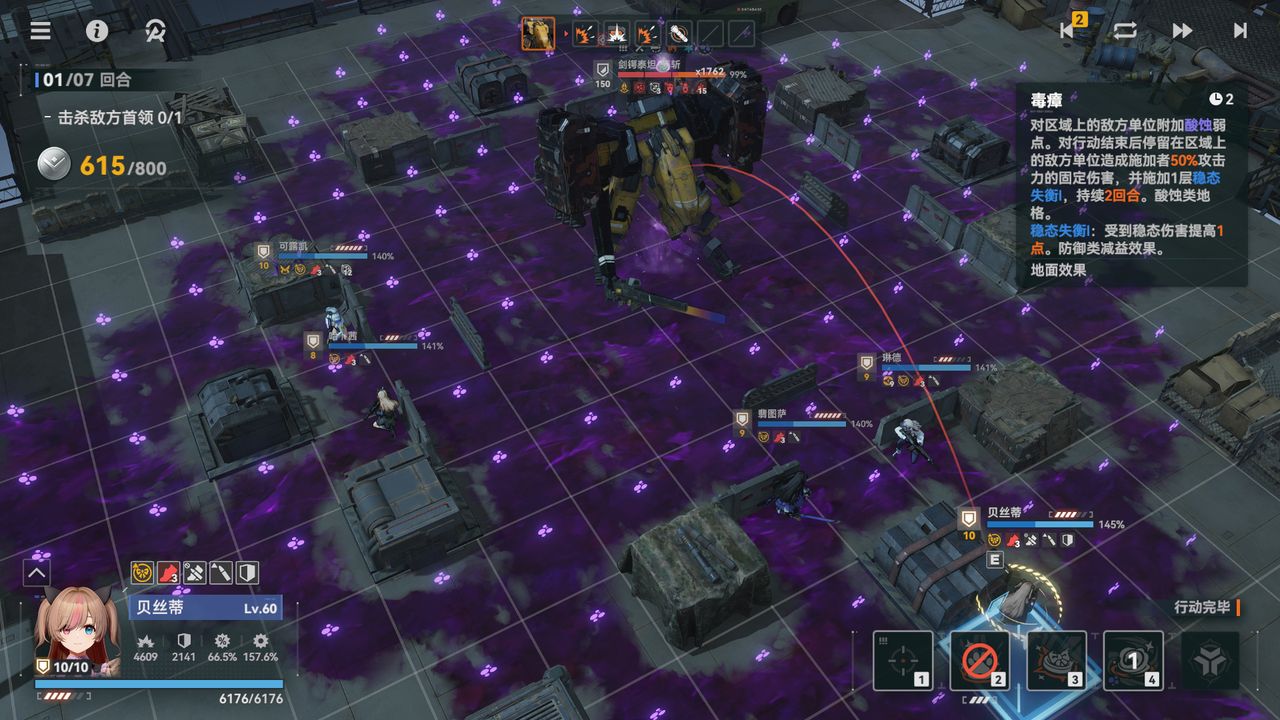Click the 行动完毕 end action button
This screenshot has height=720, width=1280.
(x=1205, y=607)
